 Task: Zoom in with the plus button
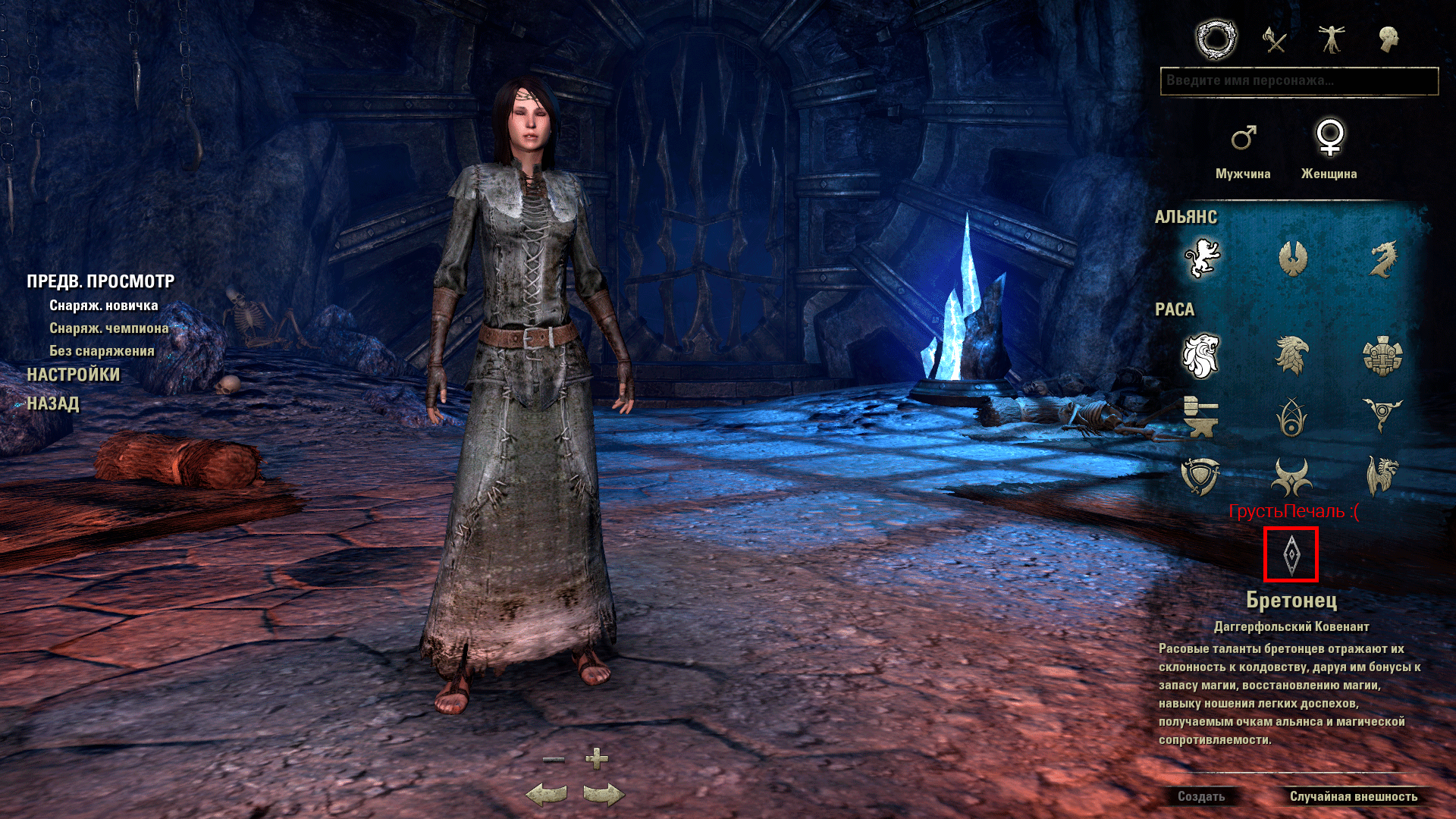(597, 758)
